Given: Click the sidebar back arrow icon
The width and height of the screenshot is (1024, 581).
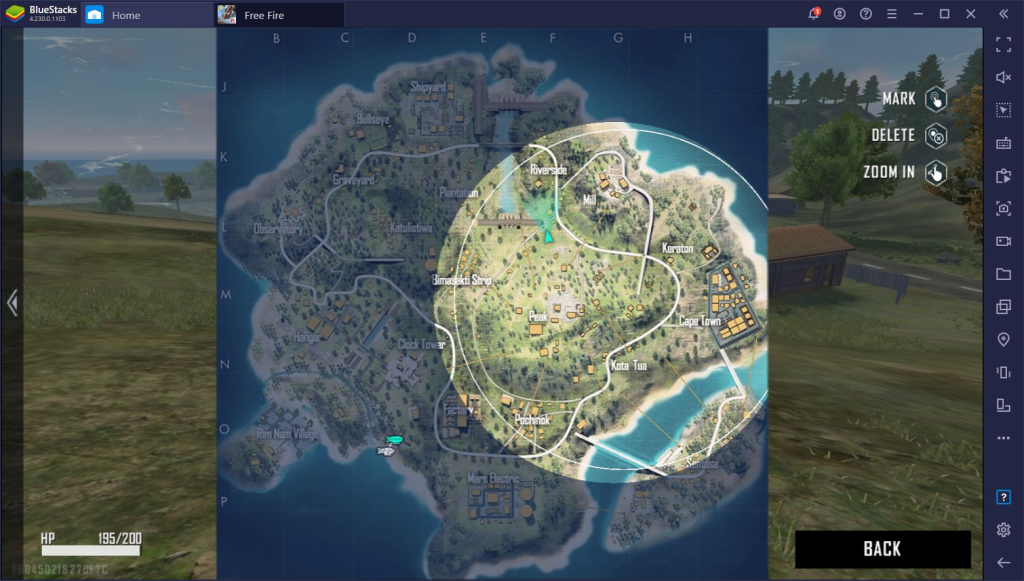Looking at the screenshot, I should 1003,562.
